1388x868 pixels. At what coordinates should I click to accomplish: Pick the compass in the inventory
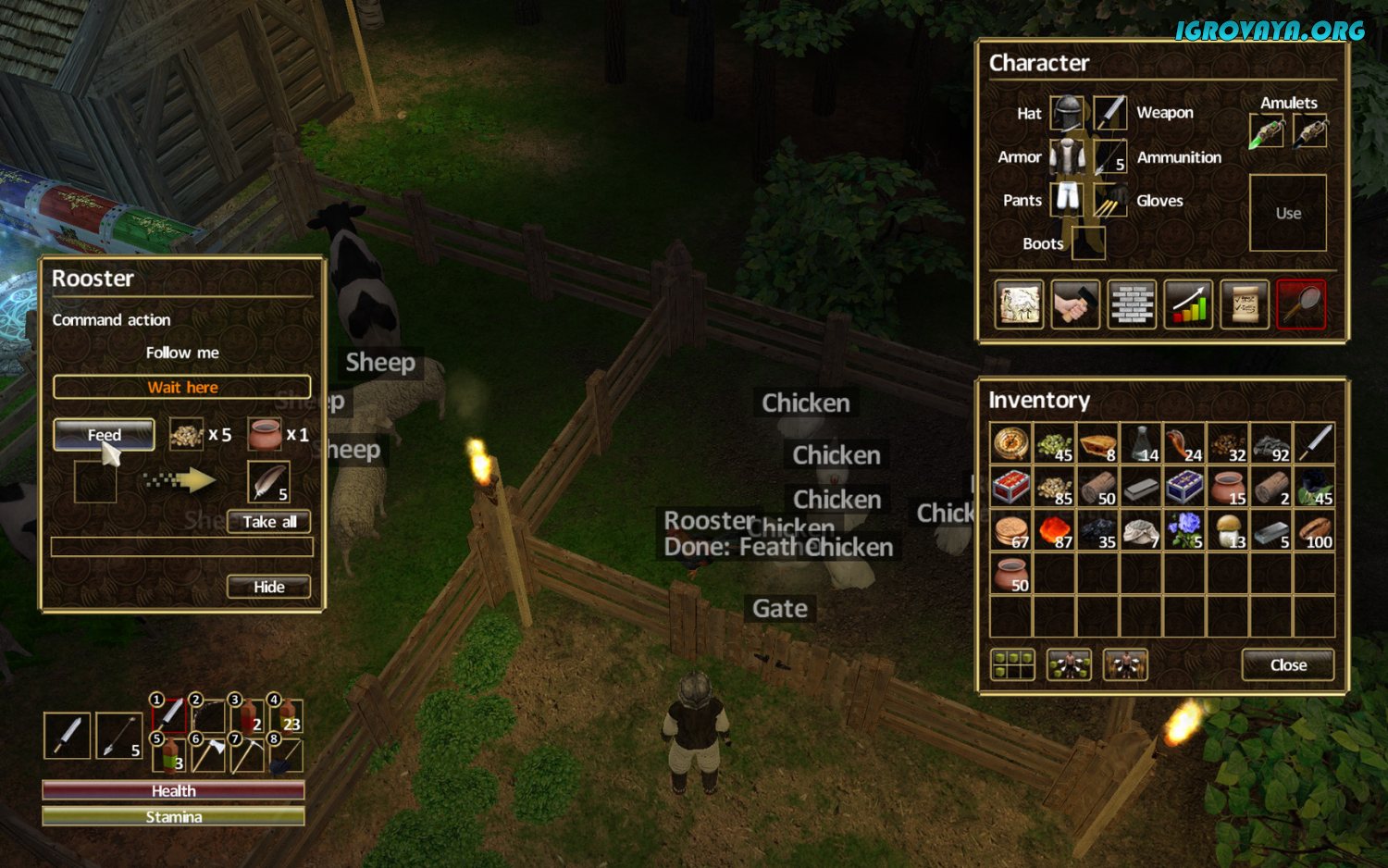[1010, 443]
